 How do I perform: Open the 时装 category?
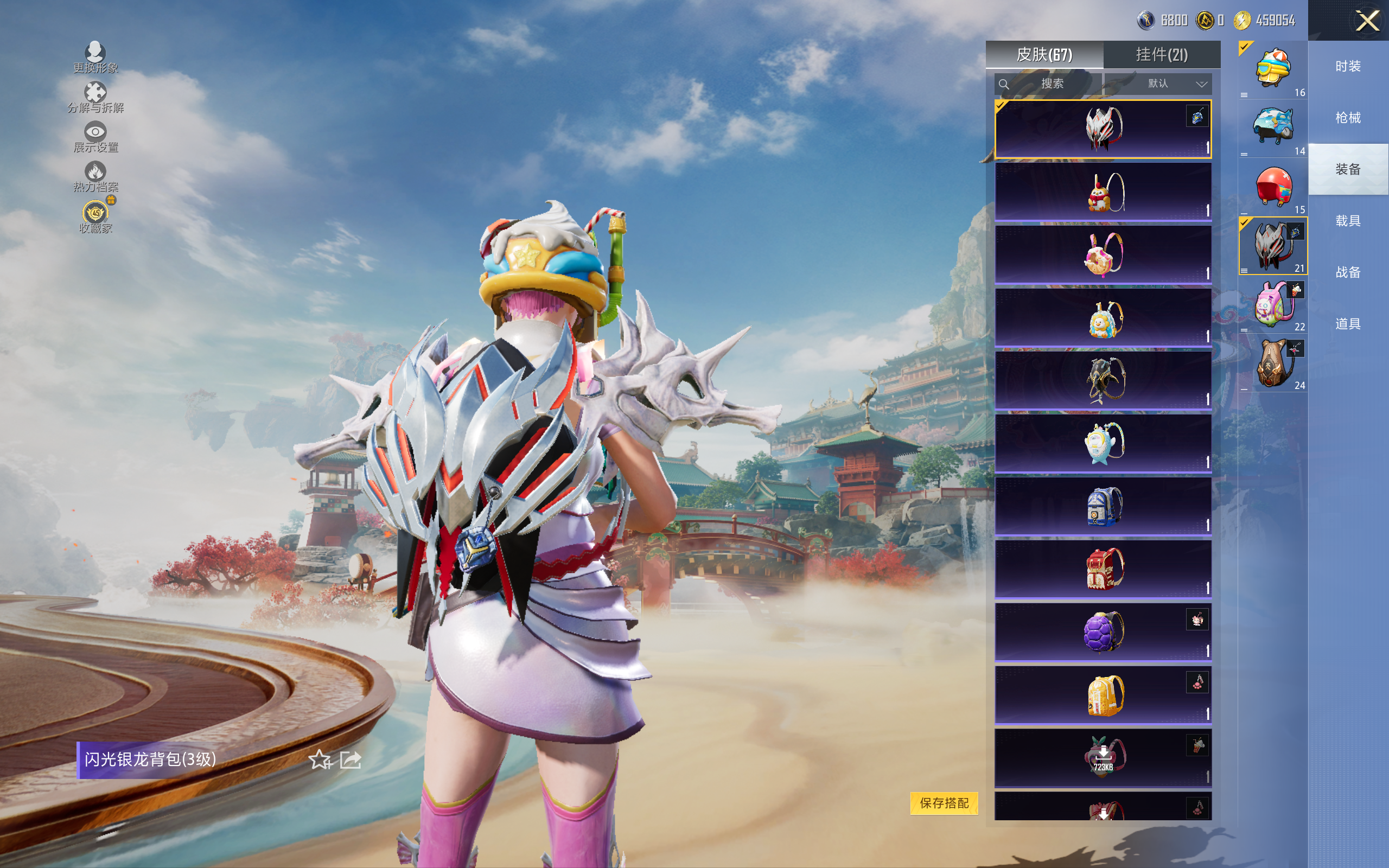click(x=1347, y=67)
